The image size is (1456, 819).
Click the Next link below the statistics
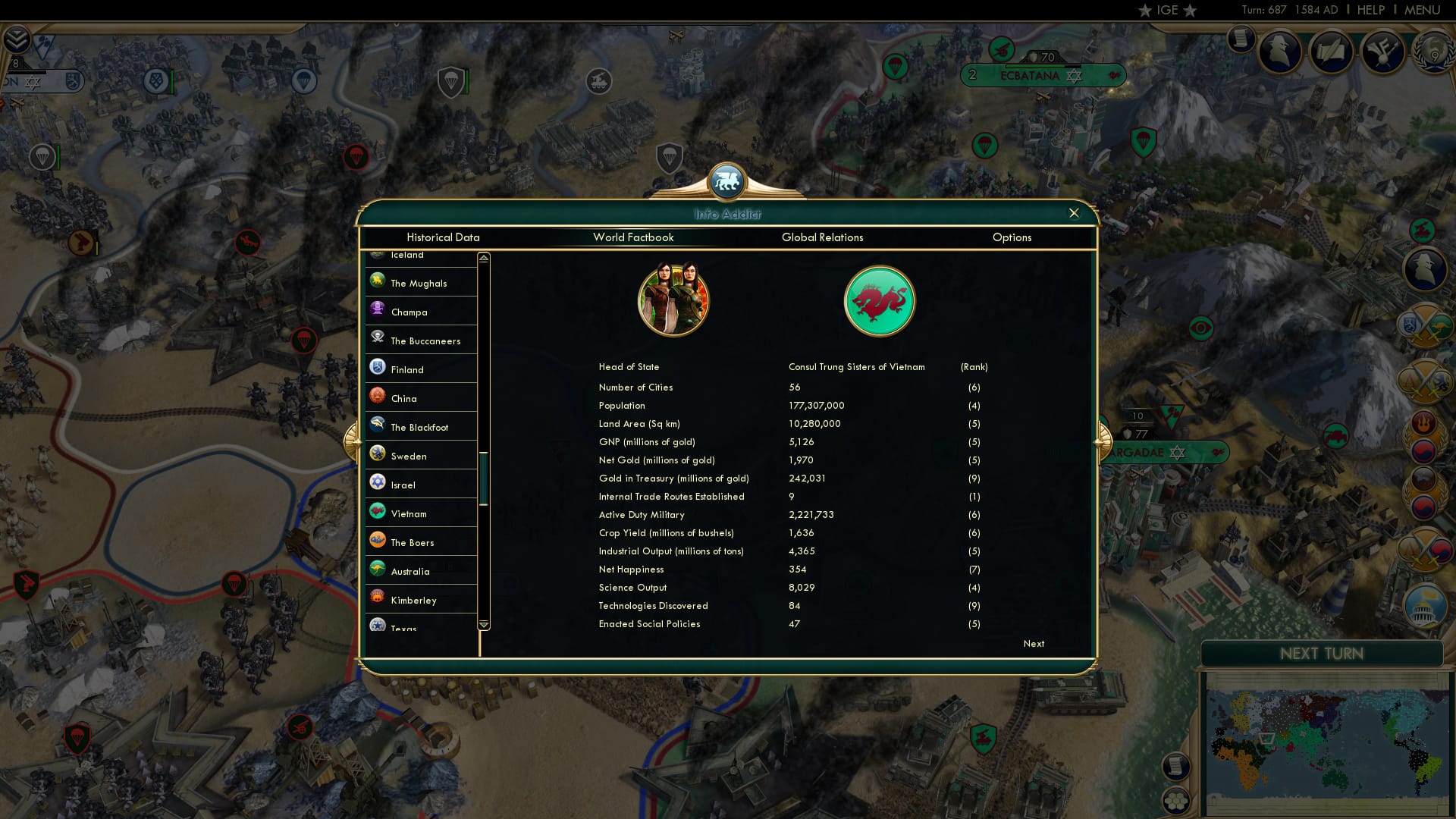pyautogui.click(x=1033, y=643)
